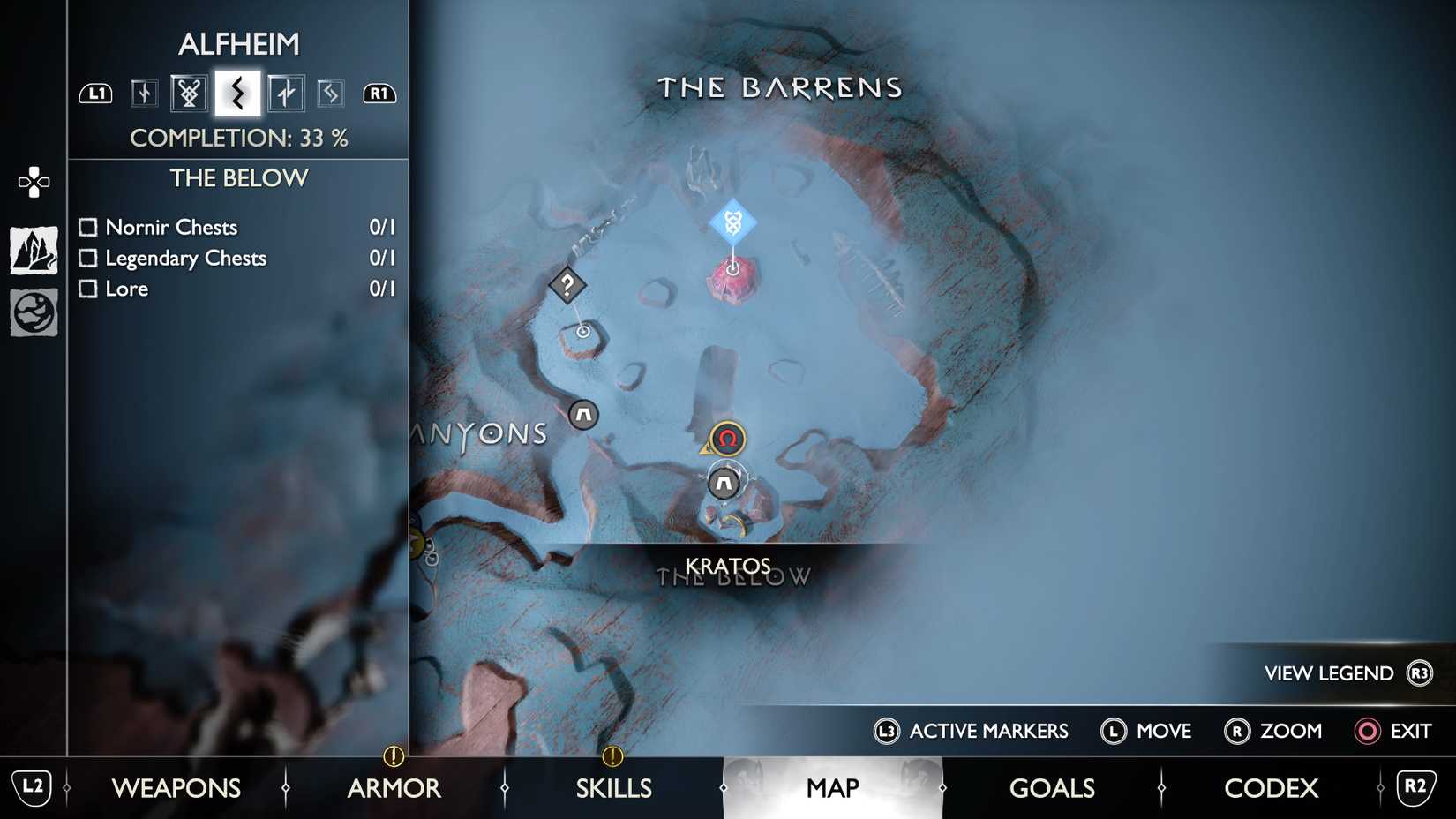Check the Legendary Chests checkbox
1456x819 pixels.
tap(87, 258)
